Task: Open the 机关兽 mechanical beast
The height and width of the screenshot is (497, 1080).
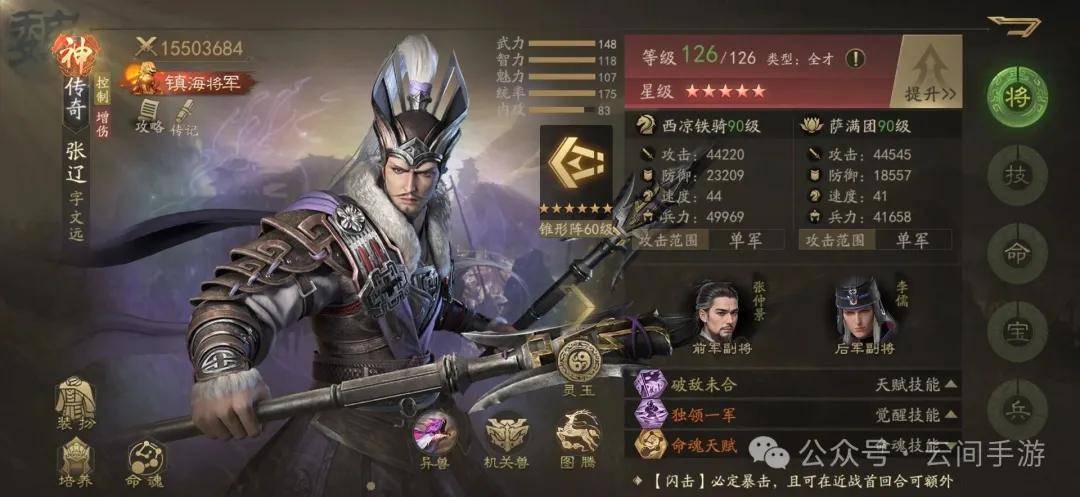Action: pos(506,440)
